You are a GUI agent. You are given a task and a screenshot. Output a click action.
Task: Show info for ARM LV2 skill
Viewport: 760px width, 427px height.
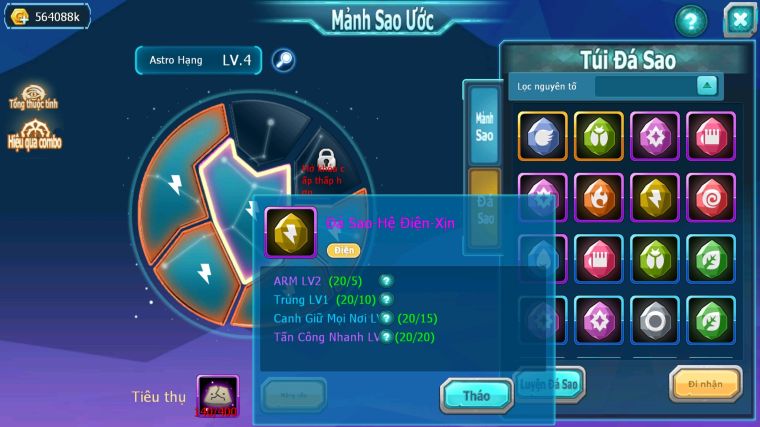tap(386, 281)
